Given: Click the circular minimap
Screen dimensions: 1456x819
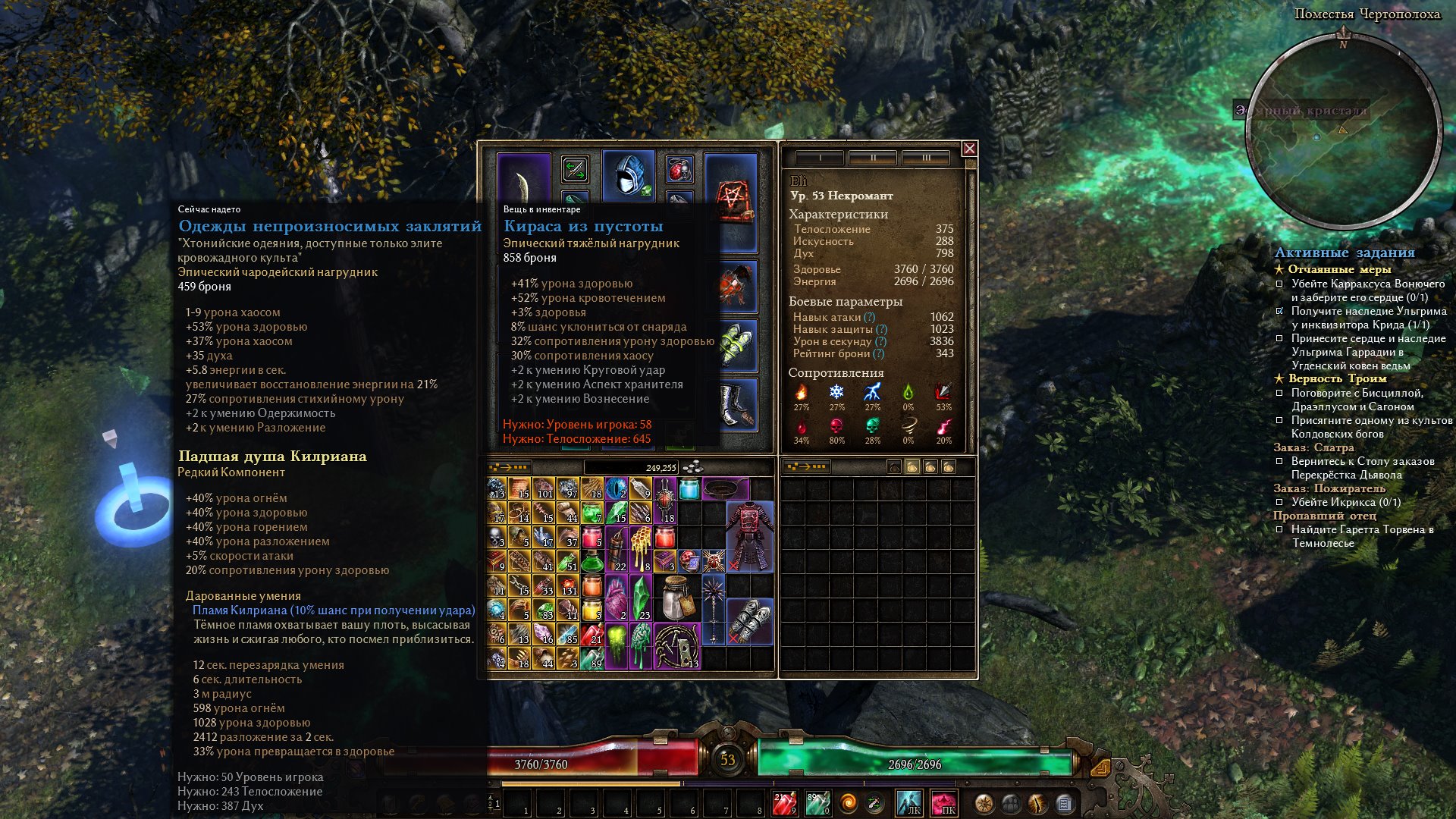Looking at the screenshot, I should coord(1343,133).
